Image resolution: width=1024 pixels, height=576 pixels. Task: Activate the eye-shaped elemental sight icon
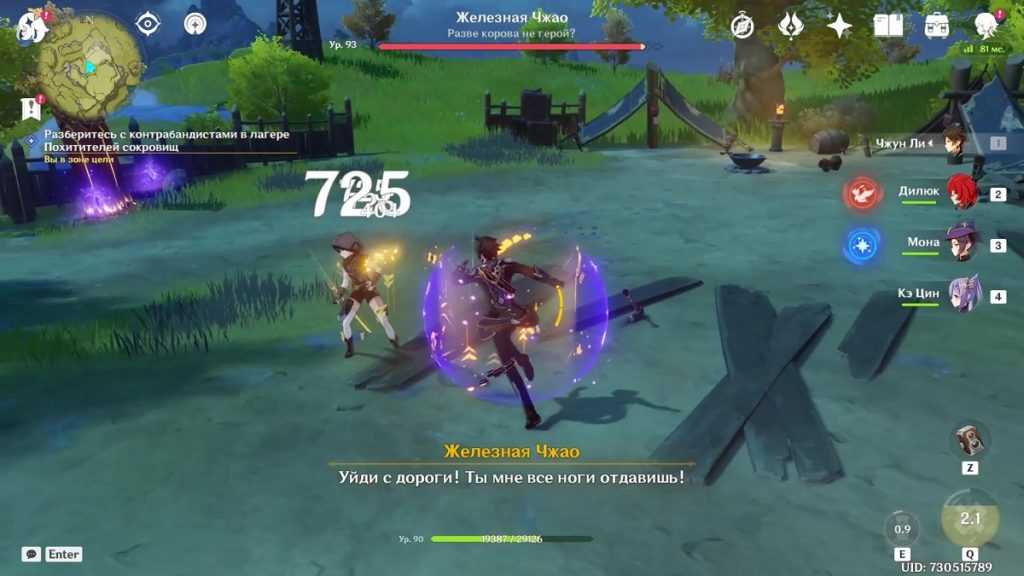pos(148,24)
